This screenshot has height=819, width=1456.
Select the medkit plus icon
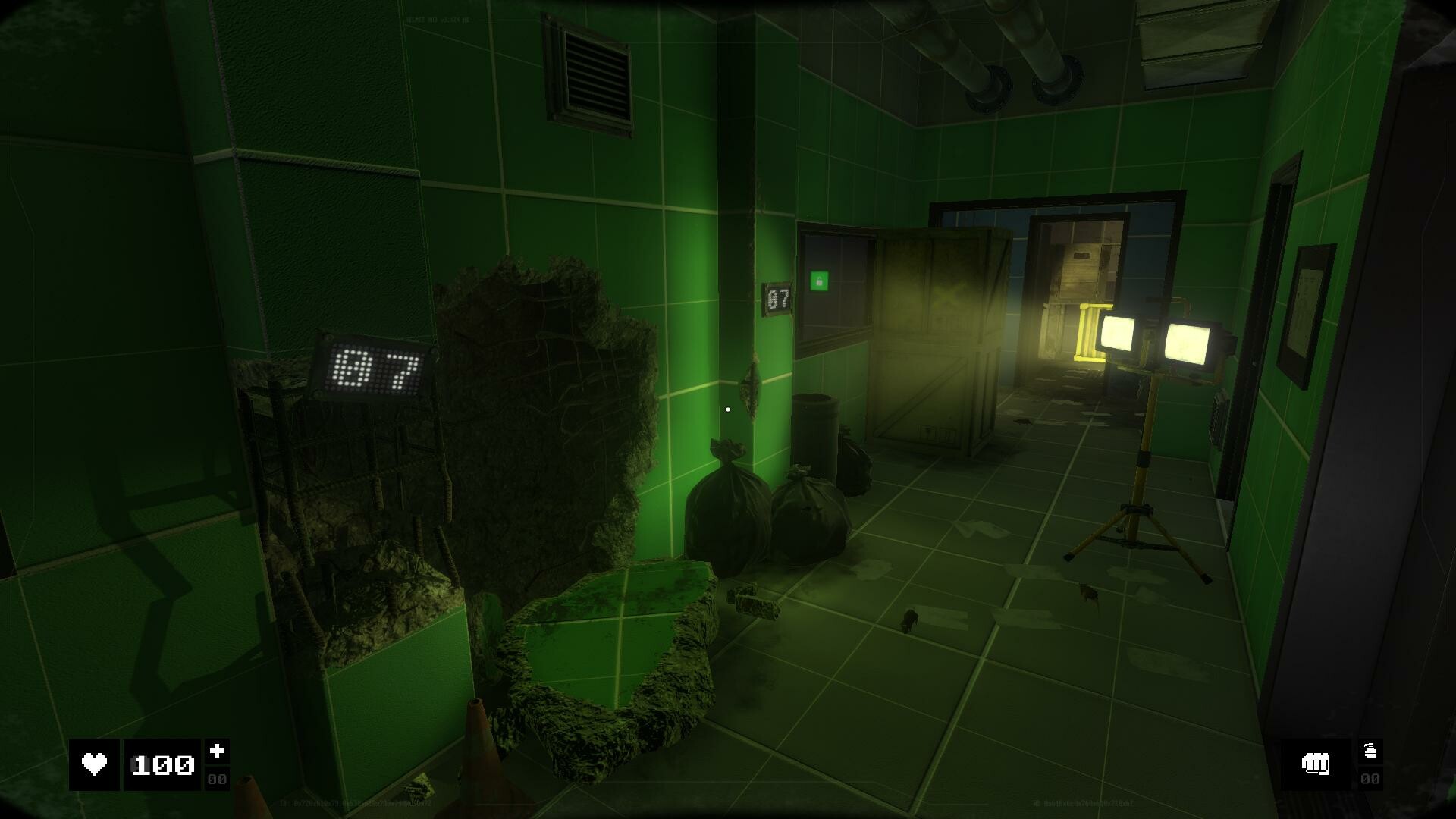(x=216, y=750)
